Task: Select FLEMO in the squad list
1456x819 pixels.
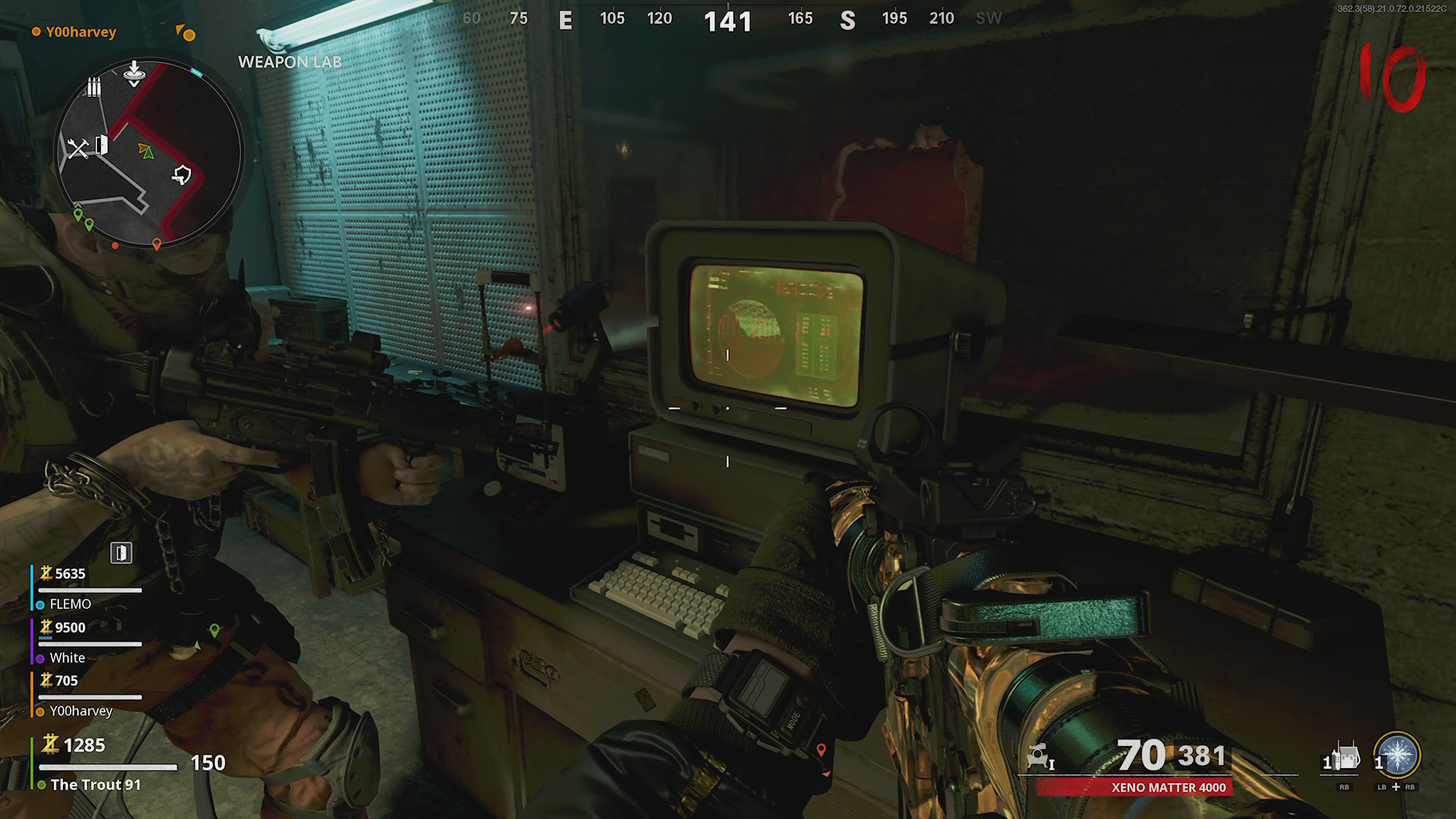Action: [x=70, y=604]
